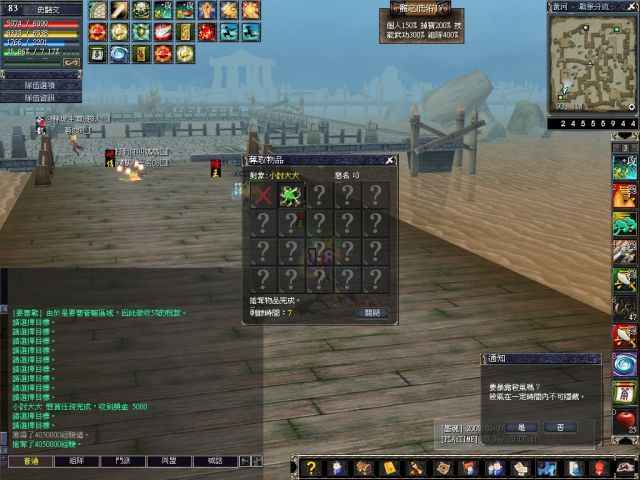Click the blue swirl buff icon under the status bars
The image size is (640, 480).
click(119, 52)
